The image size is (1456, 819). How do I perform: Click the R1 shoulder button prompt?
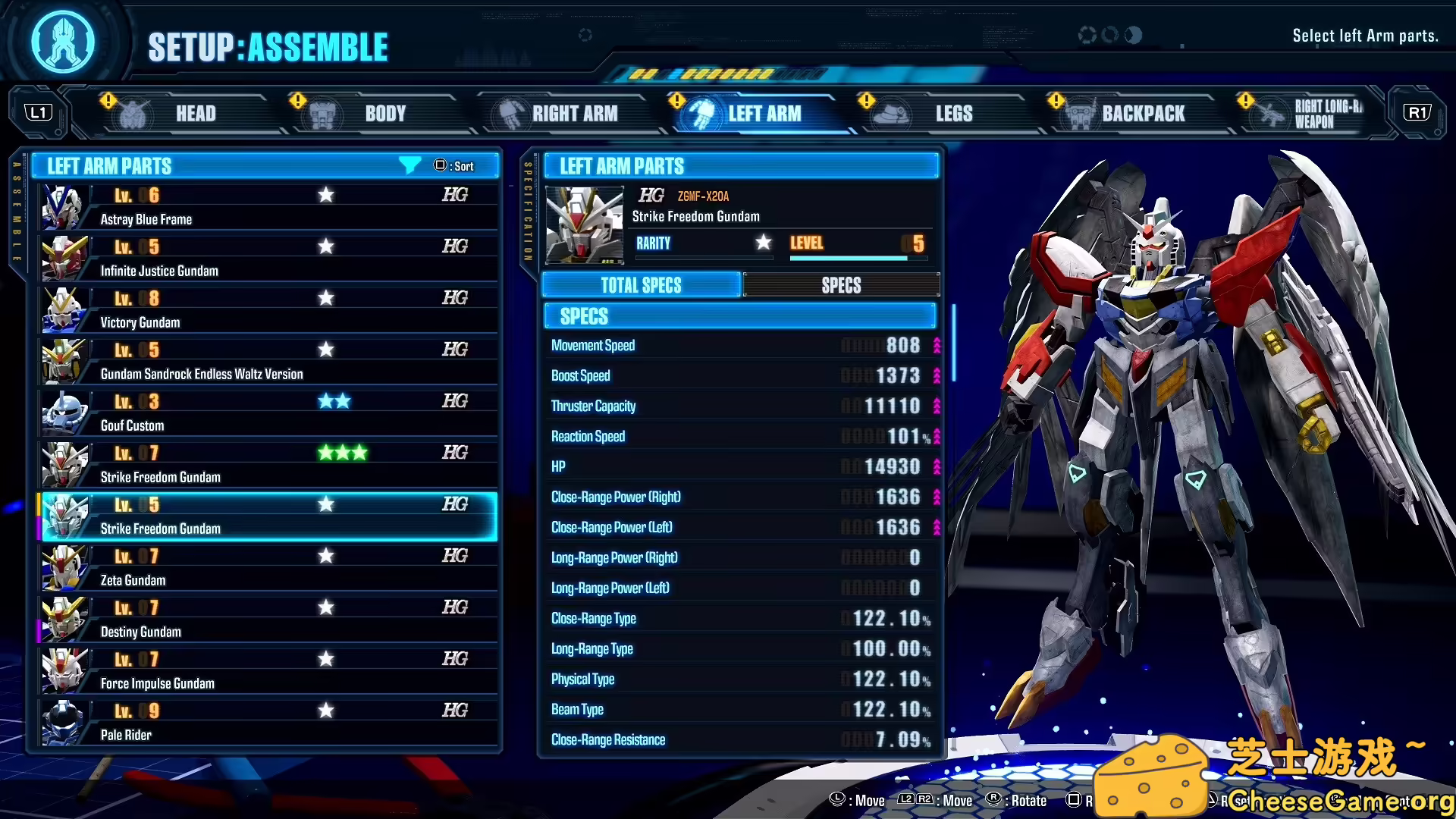[1417, 111]
